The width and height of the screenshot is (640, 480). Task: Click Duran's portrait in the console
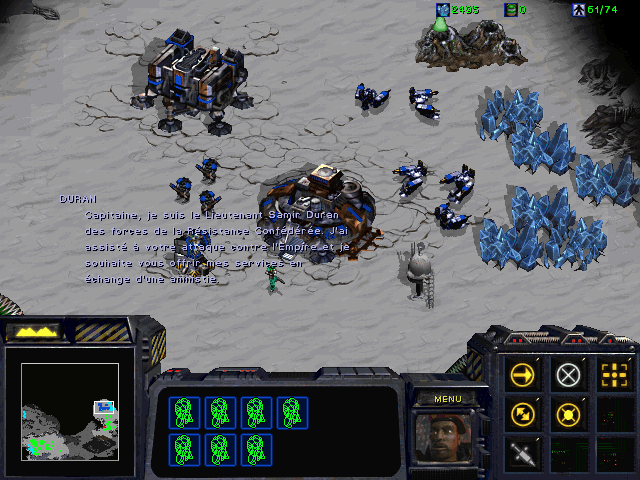pos(447,437)
